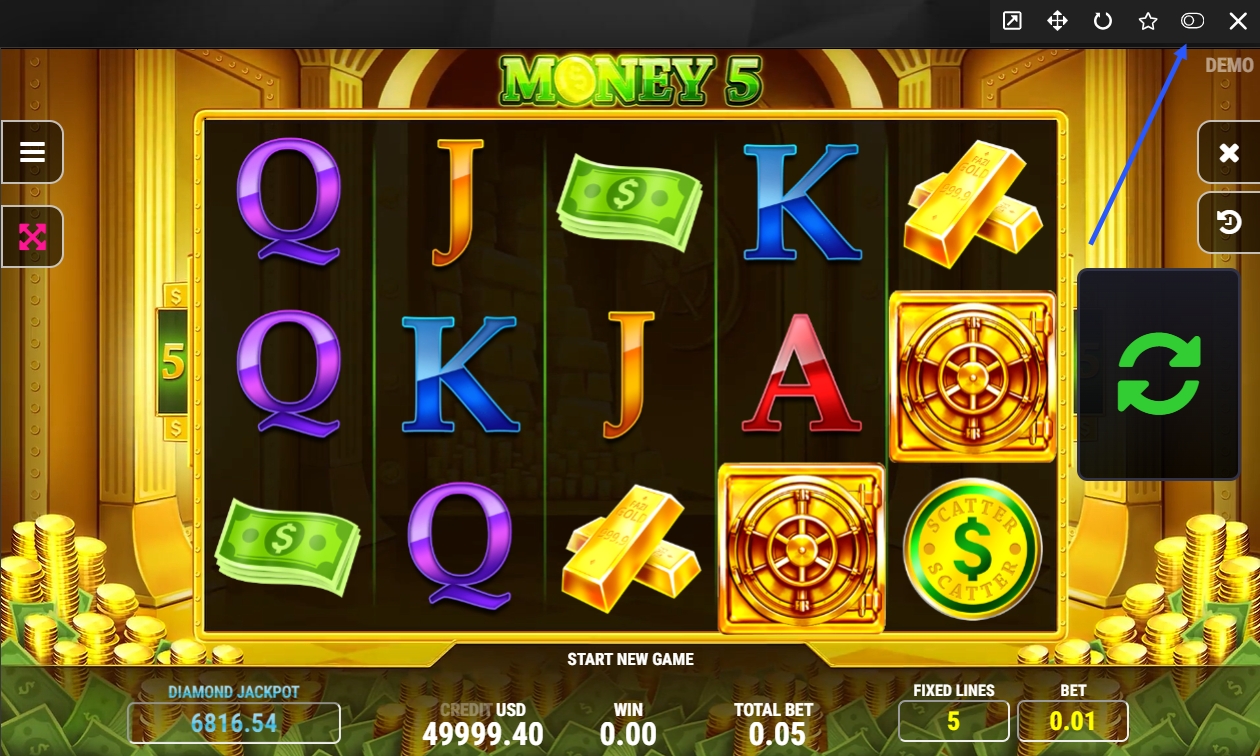Open the hamburger menu

[33, 152]
